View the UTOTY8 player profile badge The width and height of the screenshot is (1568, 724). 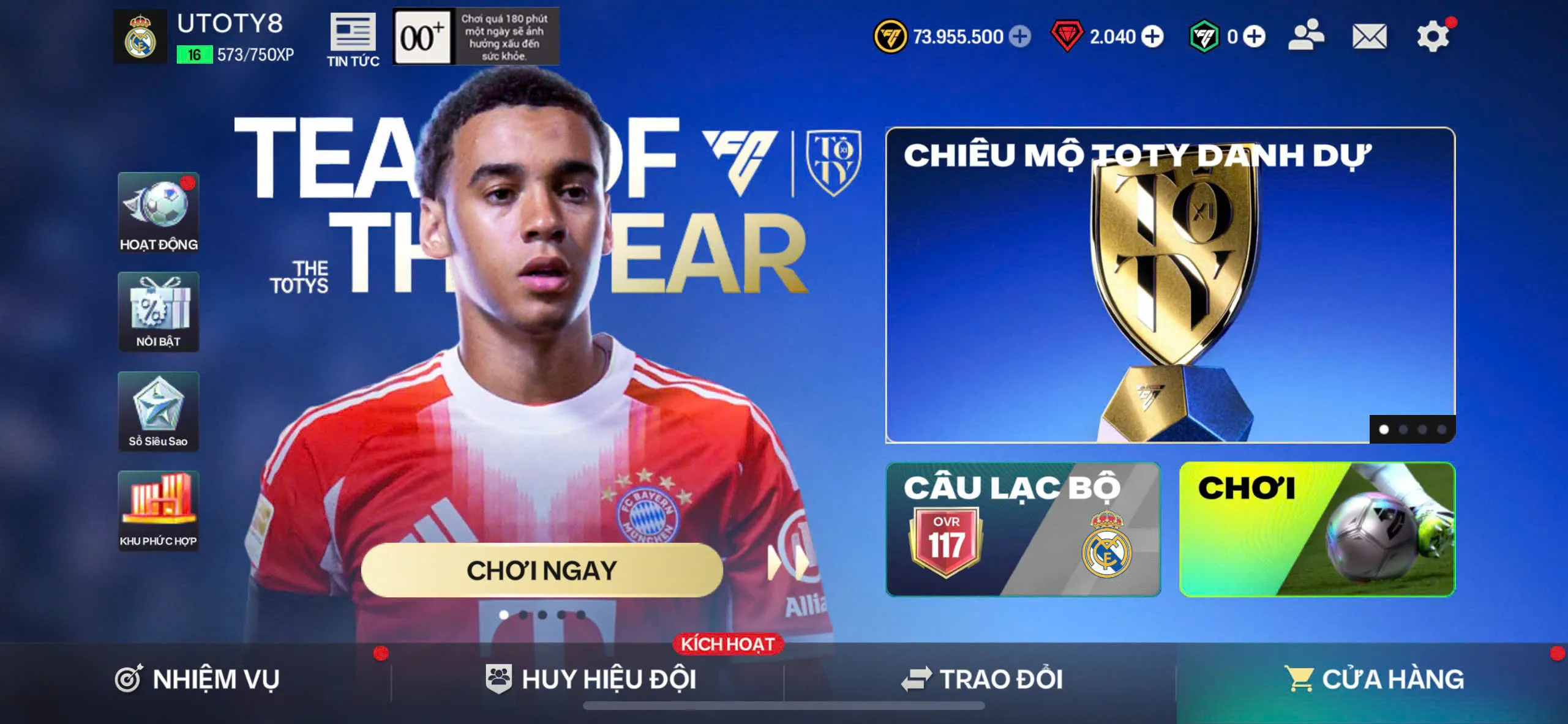[x=140, y=37]
